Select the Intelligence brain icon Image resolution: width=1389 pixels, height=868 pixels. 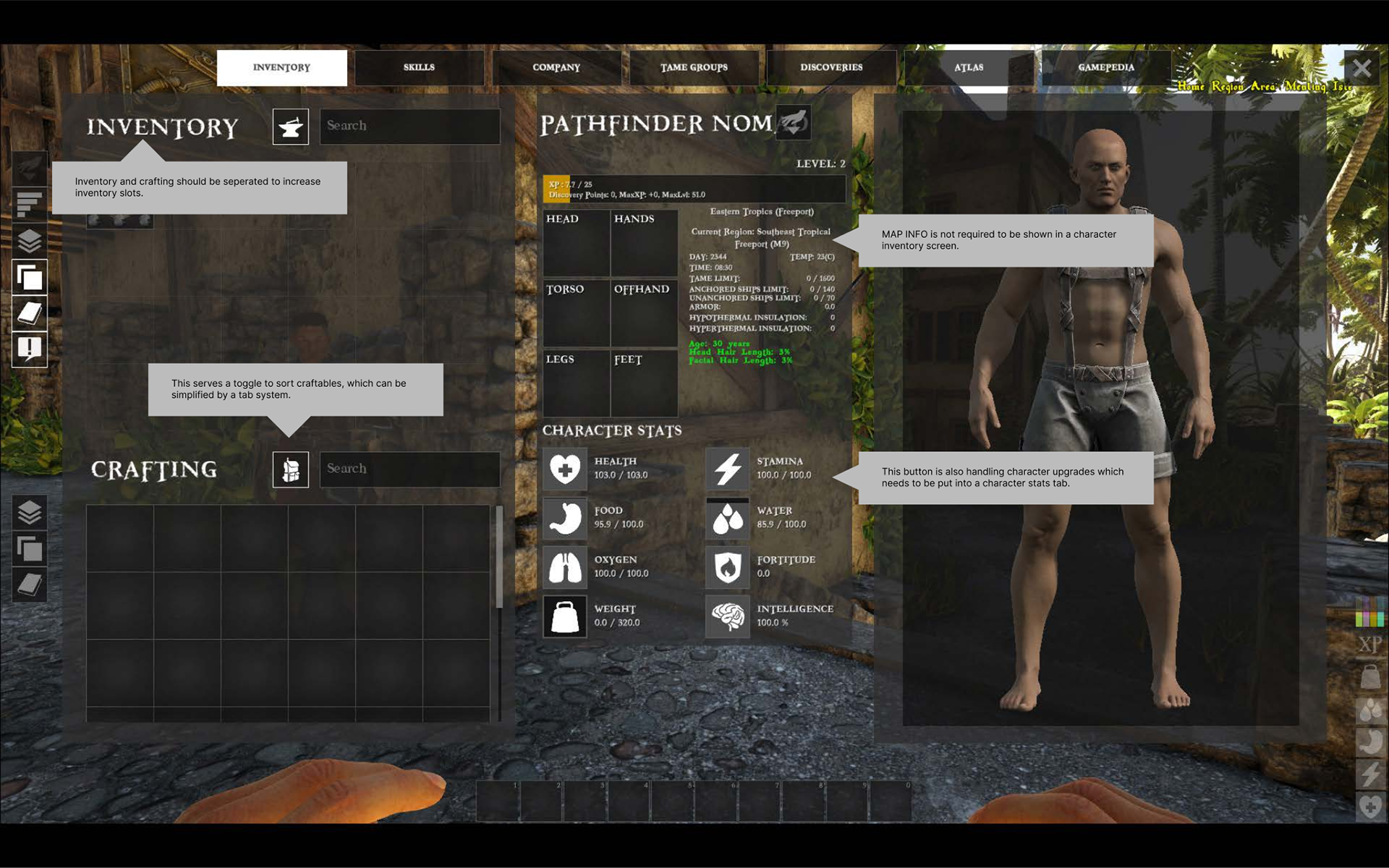point(728,616)
